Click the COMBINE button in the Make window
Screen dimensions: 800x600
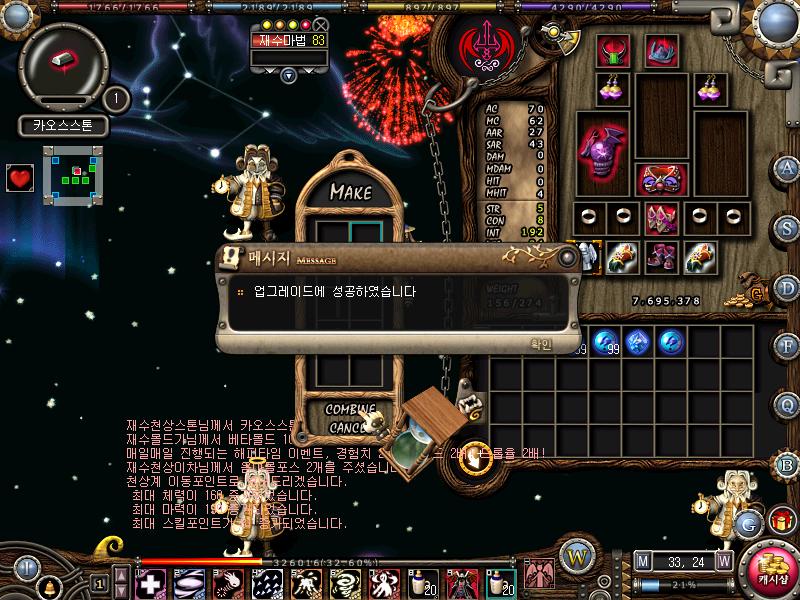[351, 409]
